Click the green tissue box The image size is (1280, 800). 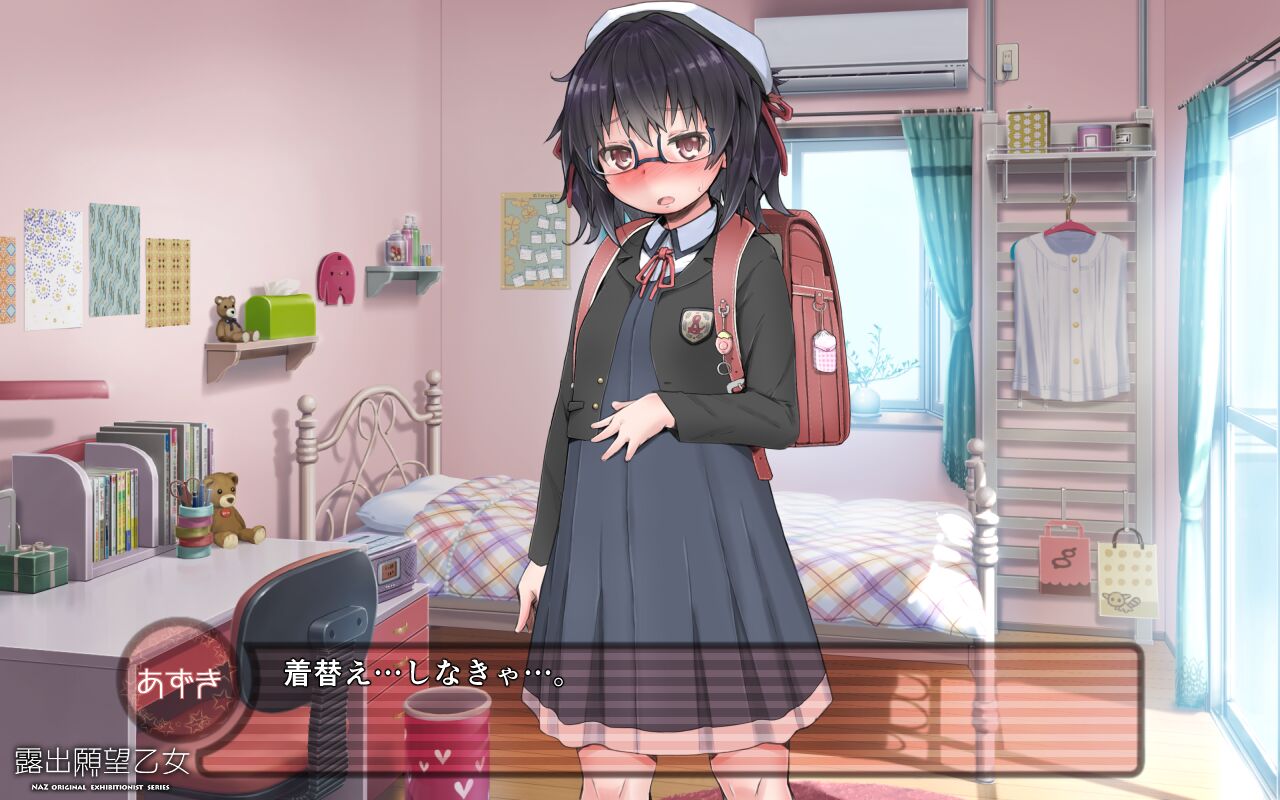283,315
